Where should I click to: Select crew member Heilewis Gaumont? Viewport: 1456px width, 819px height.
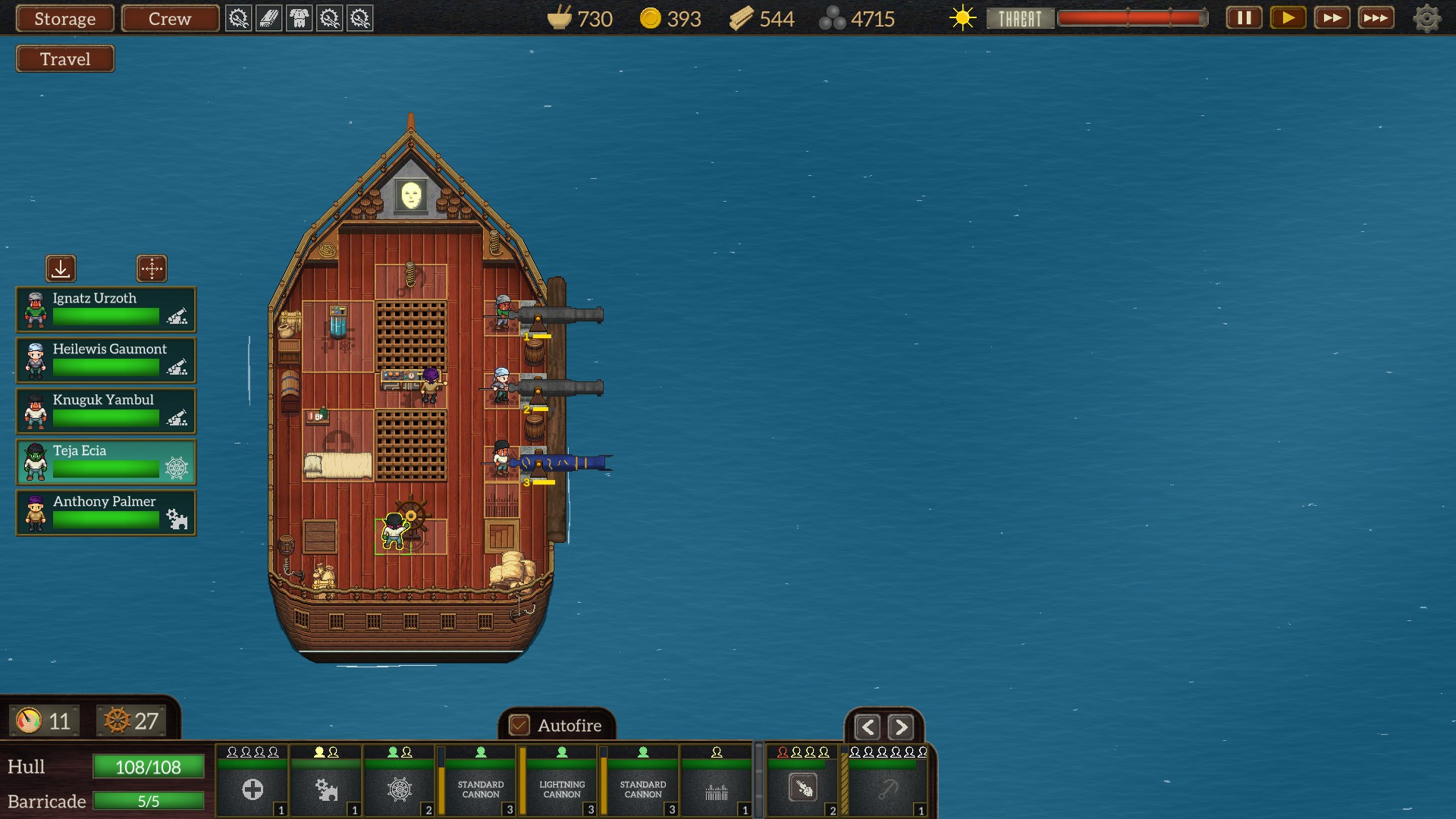[x=106, y=360]
